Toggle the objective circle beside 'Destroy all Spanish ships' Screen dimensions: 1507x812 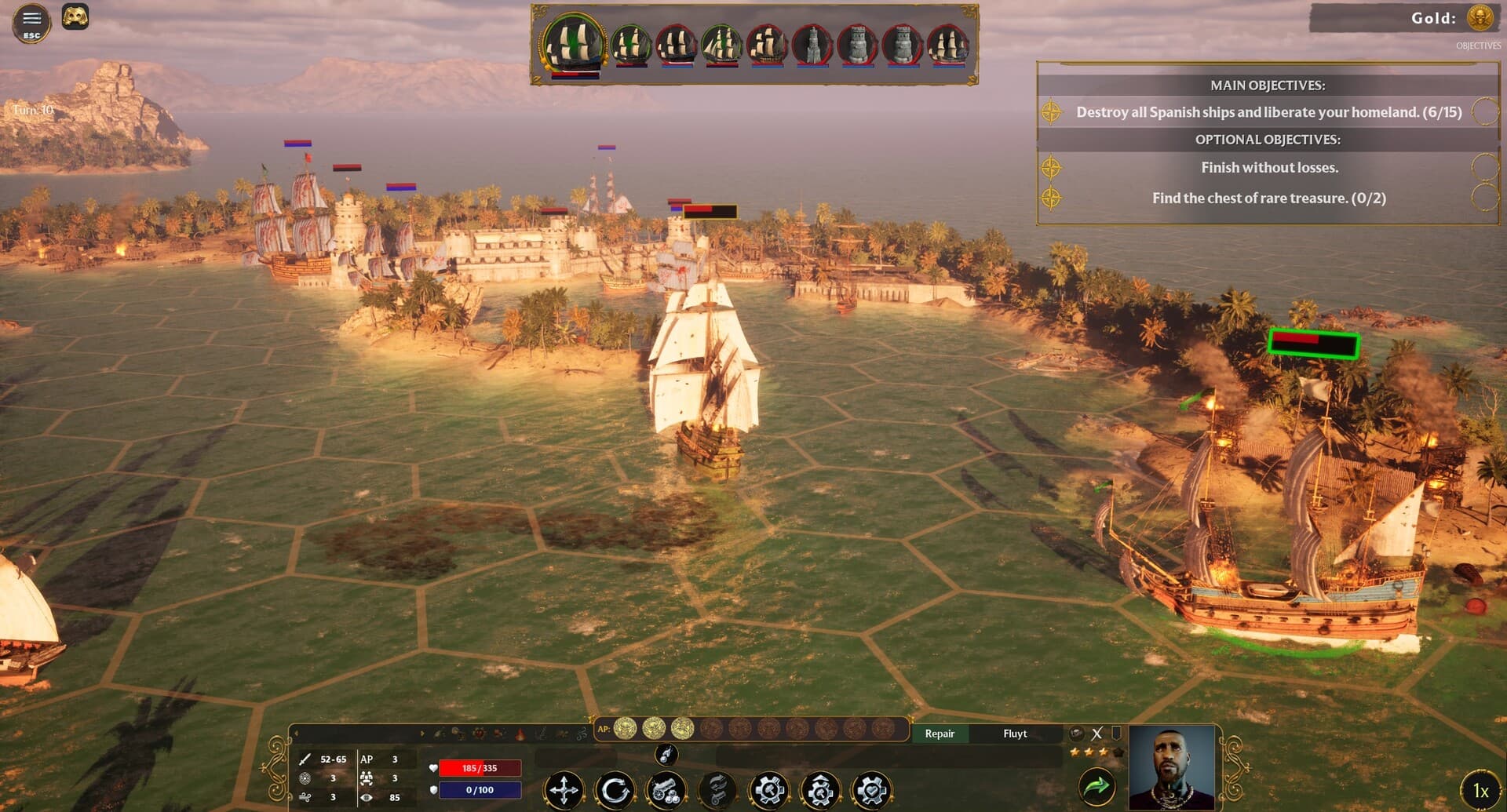tap(1483, 112)
